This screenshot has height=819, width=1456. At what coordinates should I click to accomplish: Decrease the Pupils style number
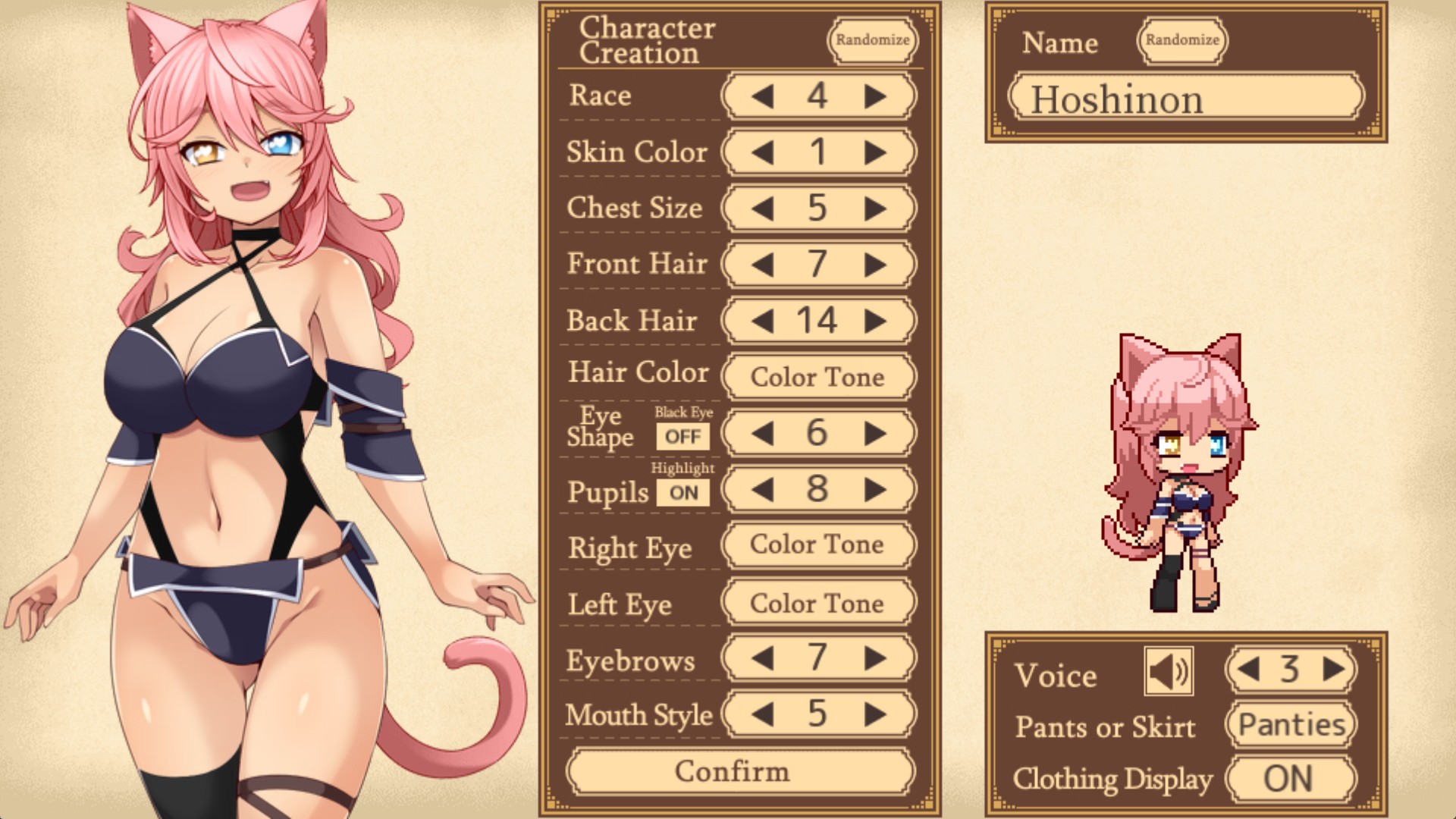(x=762, y=489)
